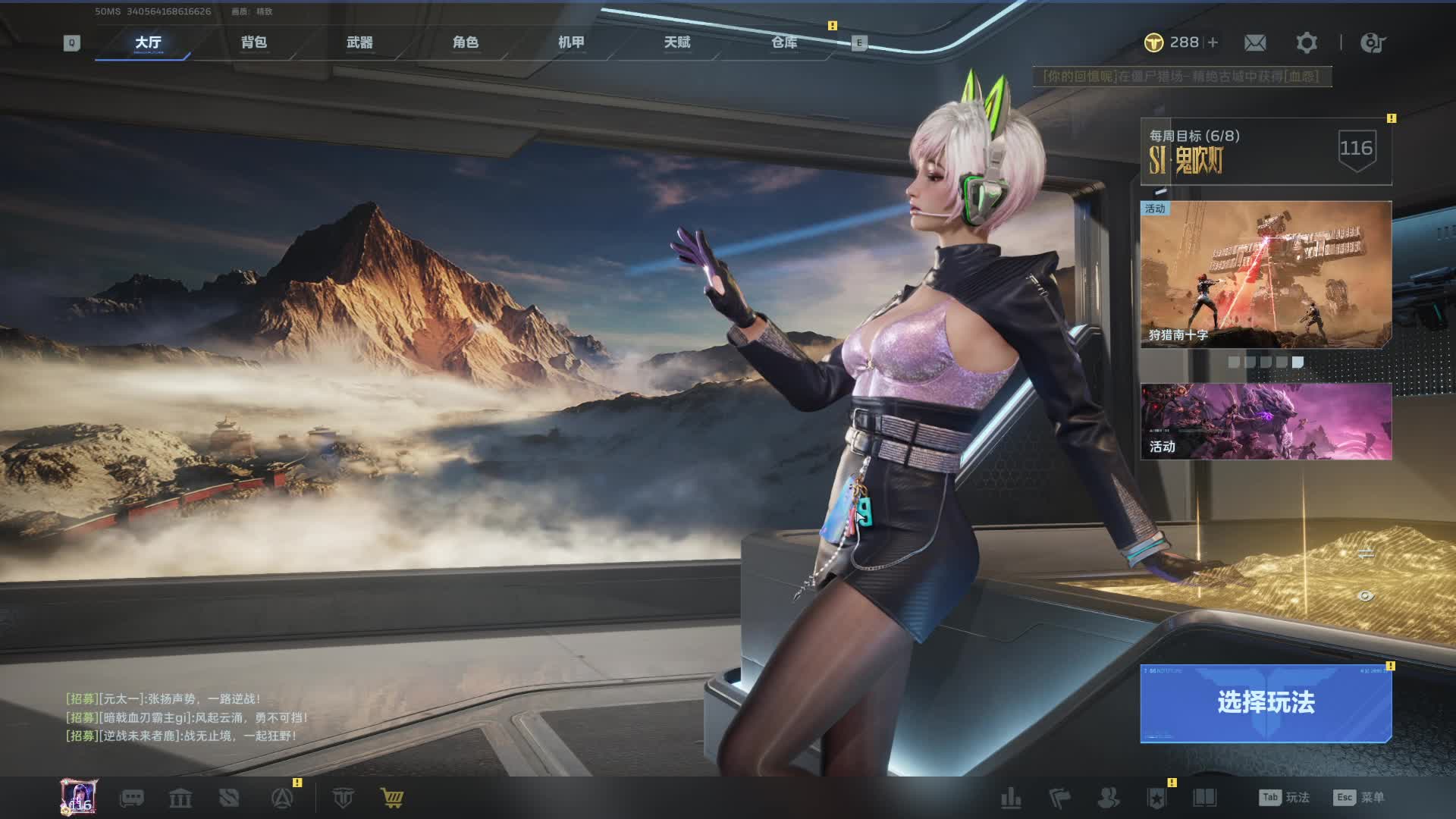
Task: Click the 选择玩法 button
Action: tap(1265, 703)
